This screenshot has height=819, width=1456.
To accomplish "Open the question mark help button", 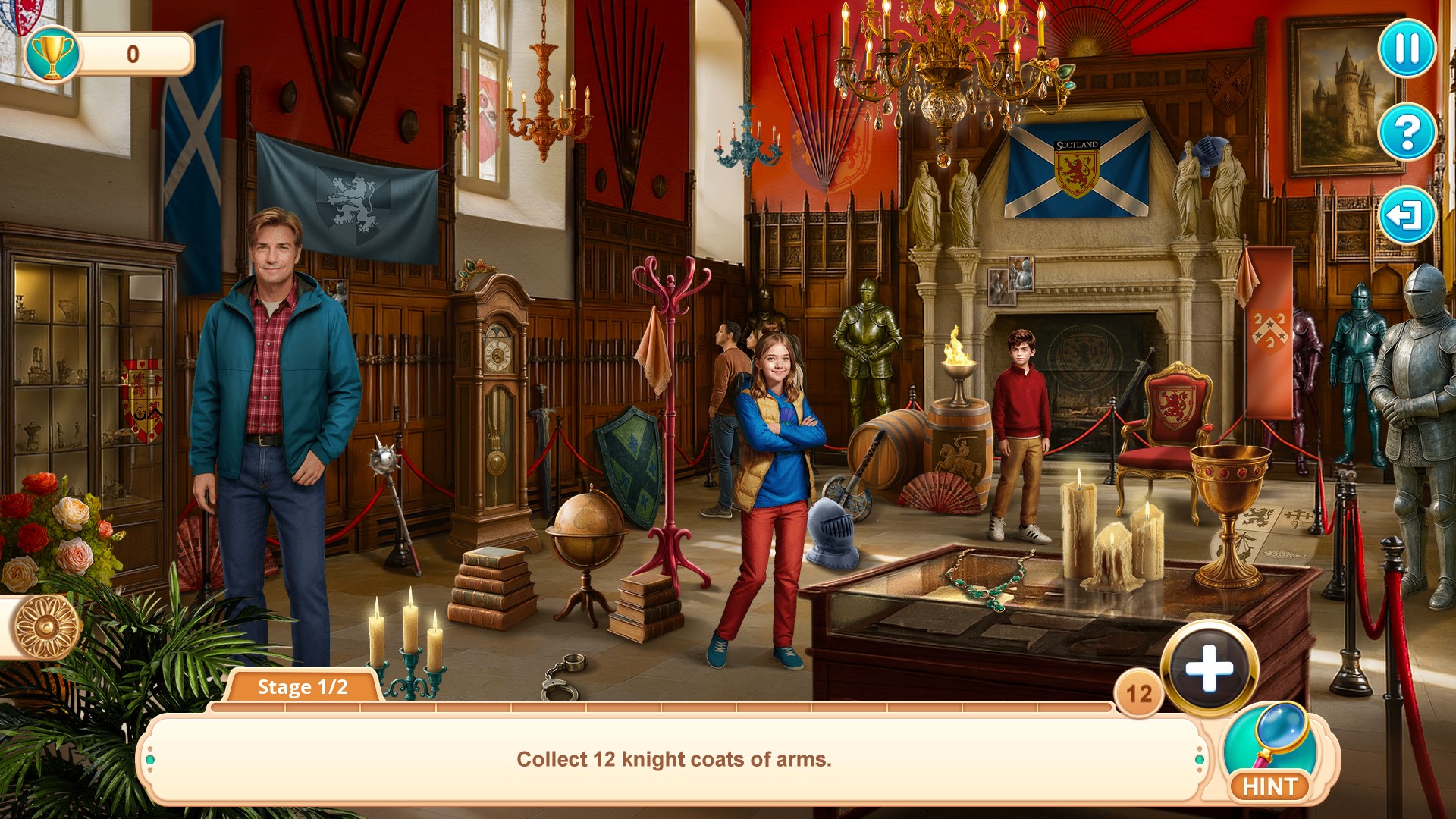I will (x=1407, y=133).
